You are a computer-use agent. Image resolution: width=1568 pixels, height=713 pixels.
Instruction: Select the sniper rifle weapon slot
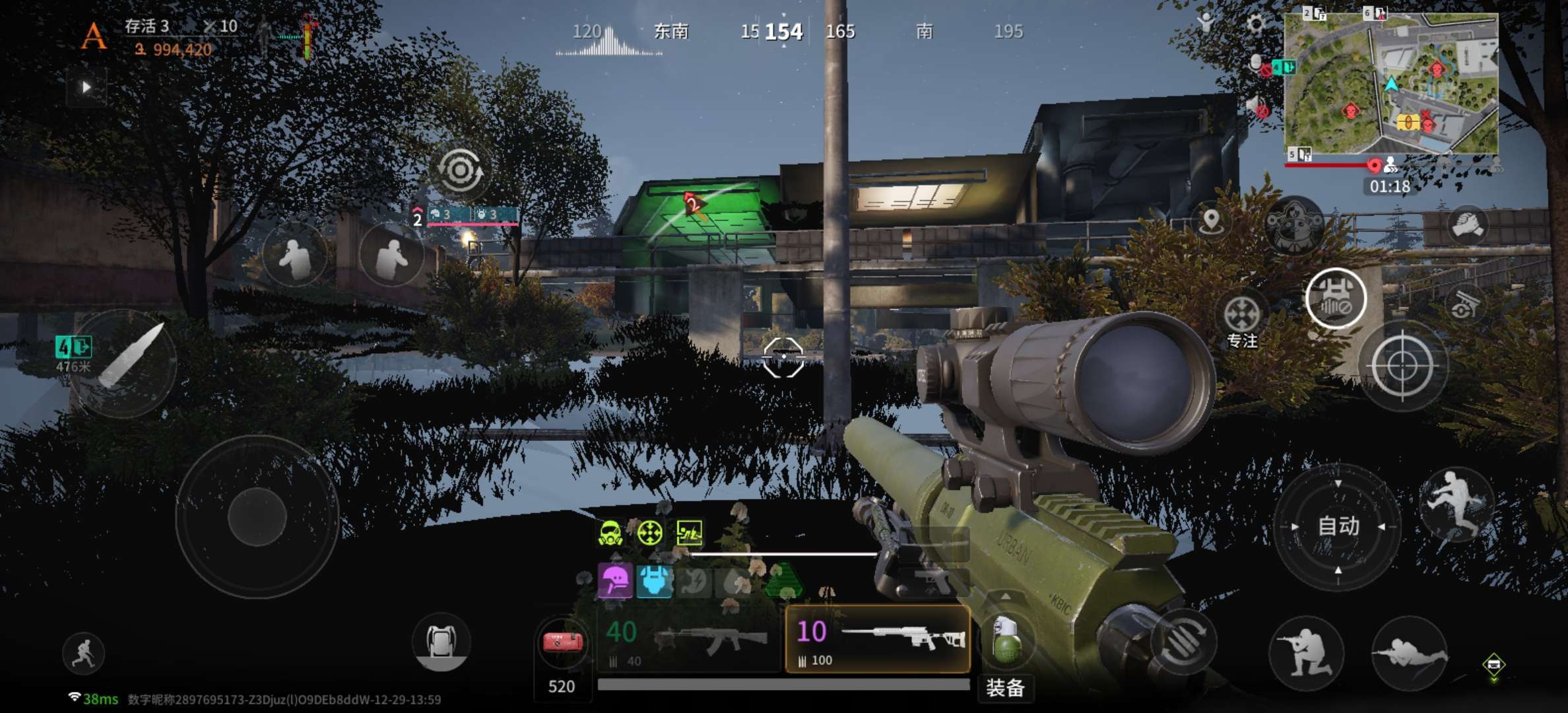click(x=878, y=638)
